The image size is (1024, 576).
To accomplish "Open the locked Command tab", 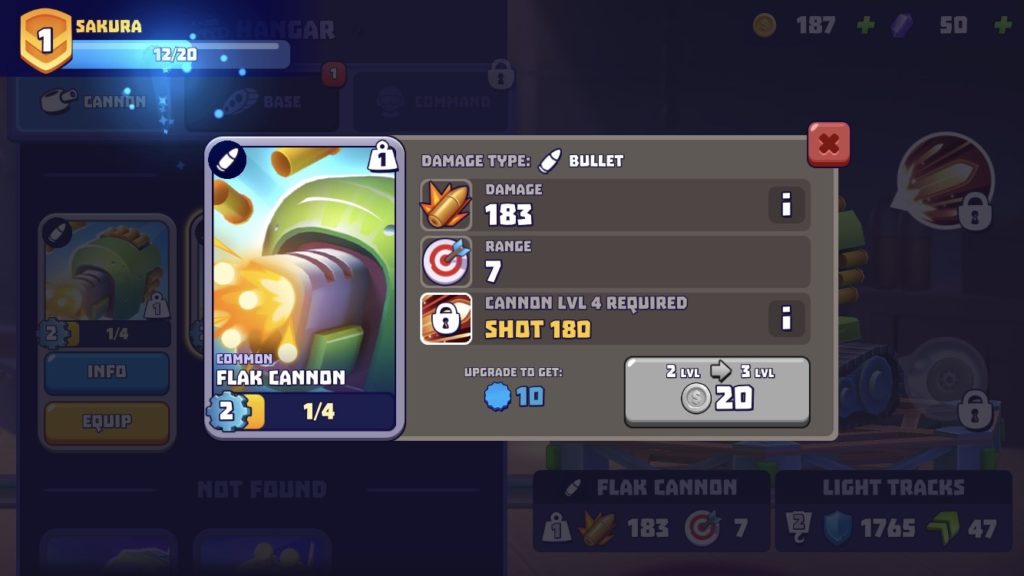I will [430, 102].
